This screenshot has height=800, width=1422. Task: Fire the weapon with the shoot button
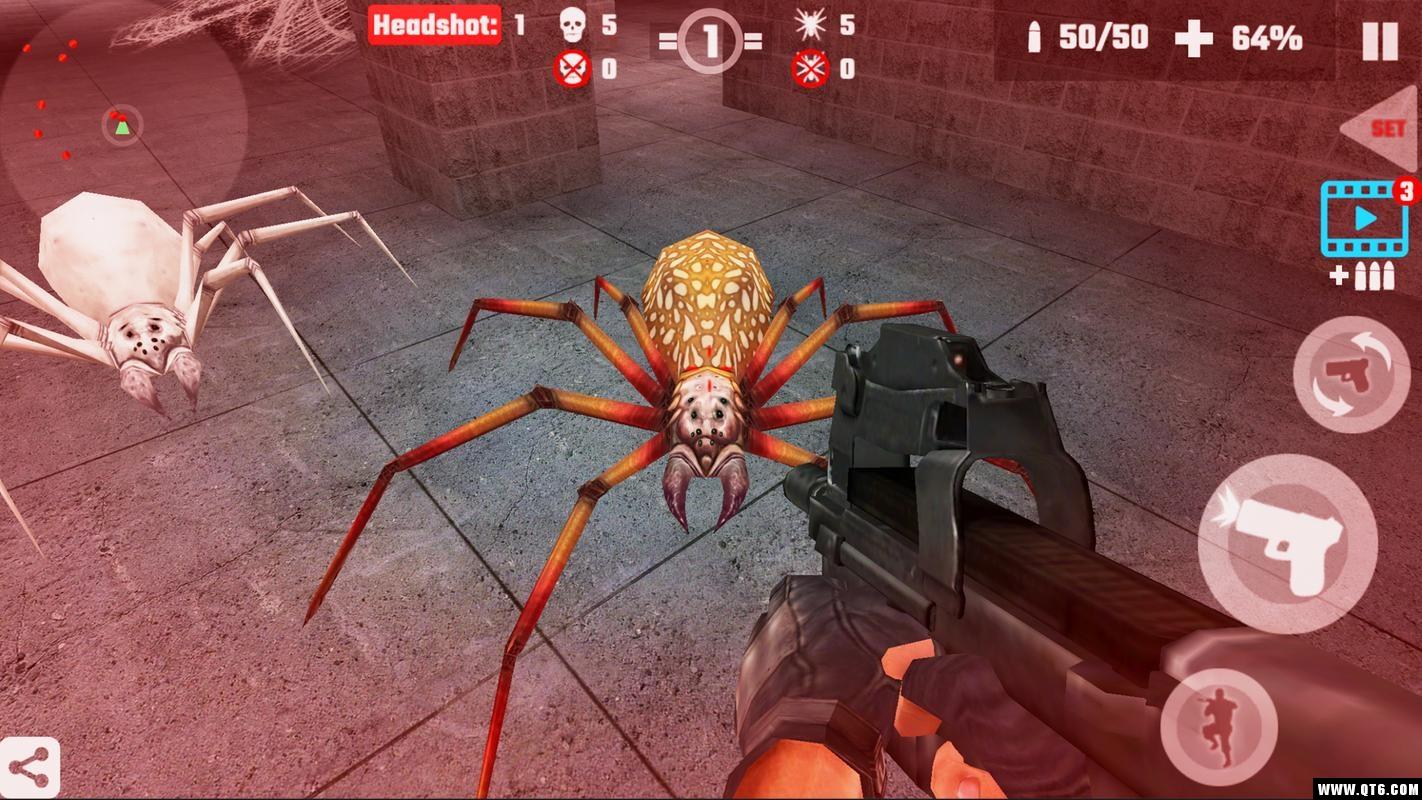pyautogui.click(x=1286, y=543)
